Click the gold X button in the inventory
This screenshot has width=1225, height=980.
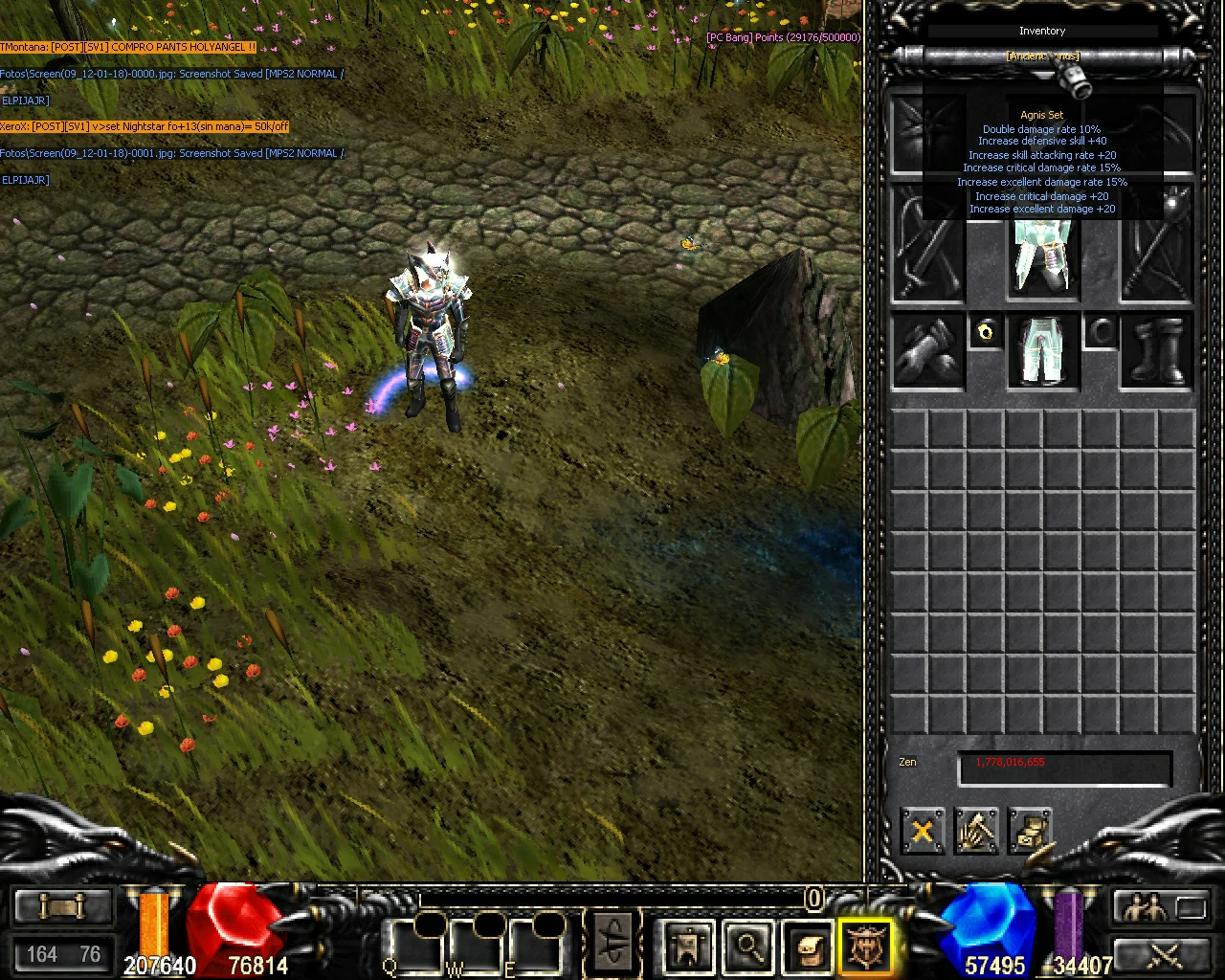[x=922, y=831]
